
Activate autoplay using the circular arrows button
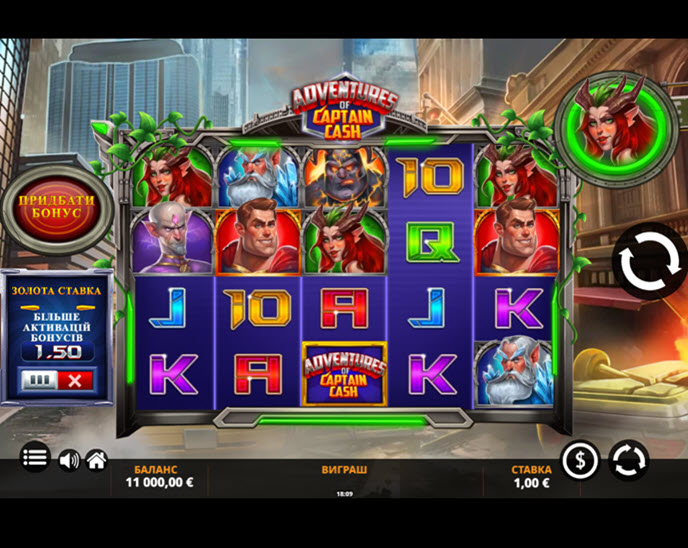[x=629, y=460]
